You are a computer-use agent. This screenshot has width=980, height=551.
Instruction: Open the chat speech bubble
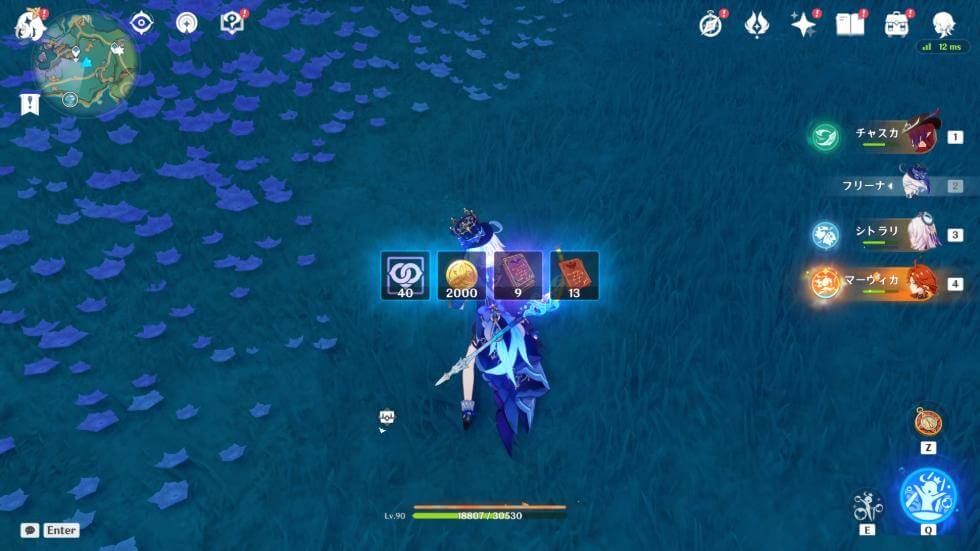coord(30,530)
